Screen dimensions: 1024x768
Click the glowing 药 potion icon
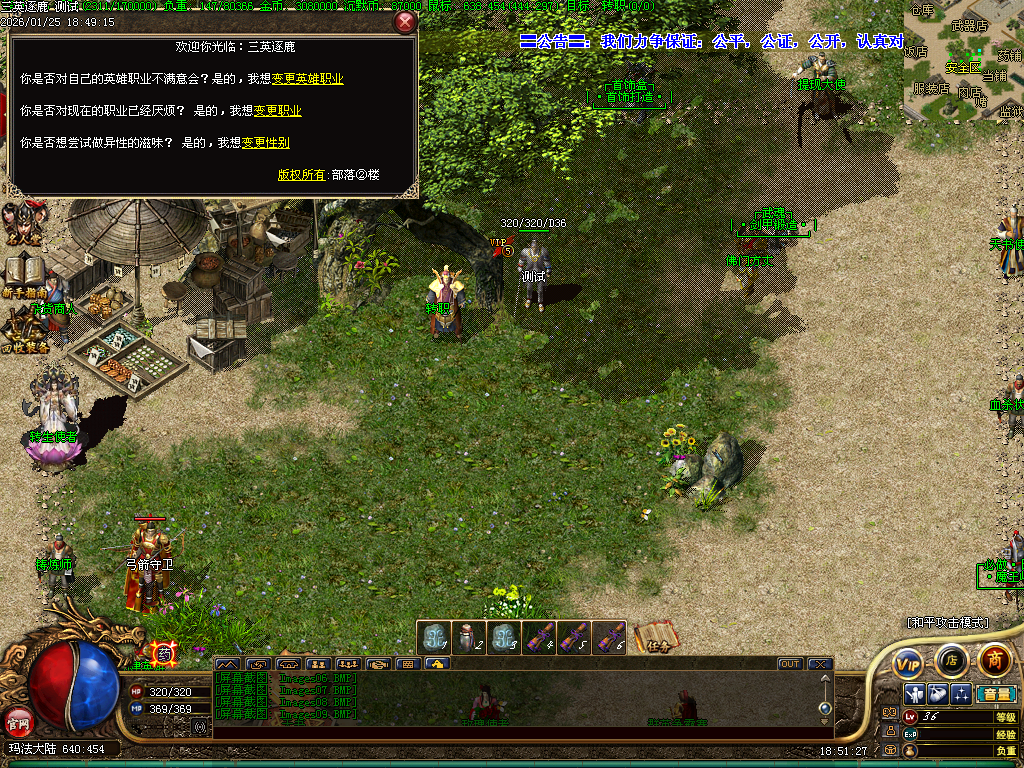pyautogui.click(x=164, y=655)
